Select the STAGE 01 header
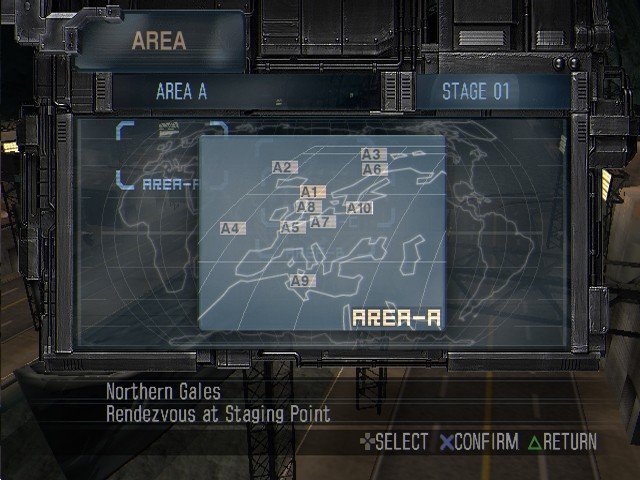This screenshot has width=640, height=480. (x=476, y=92)
